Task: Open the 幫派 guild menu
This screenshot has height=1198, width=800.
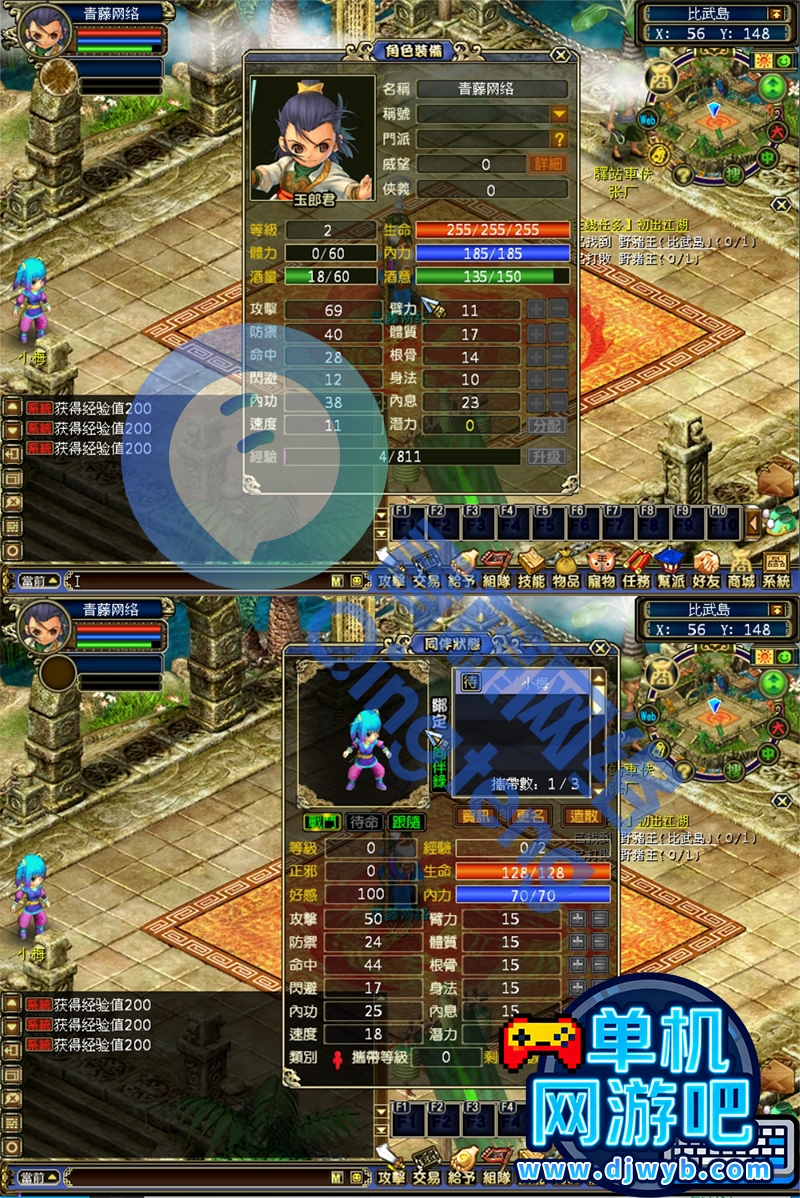Action: point(671,570)
